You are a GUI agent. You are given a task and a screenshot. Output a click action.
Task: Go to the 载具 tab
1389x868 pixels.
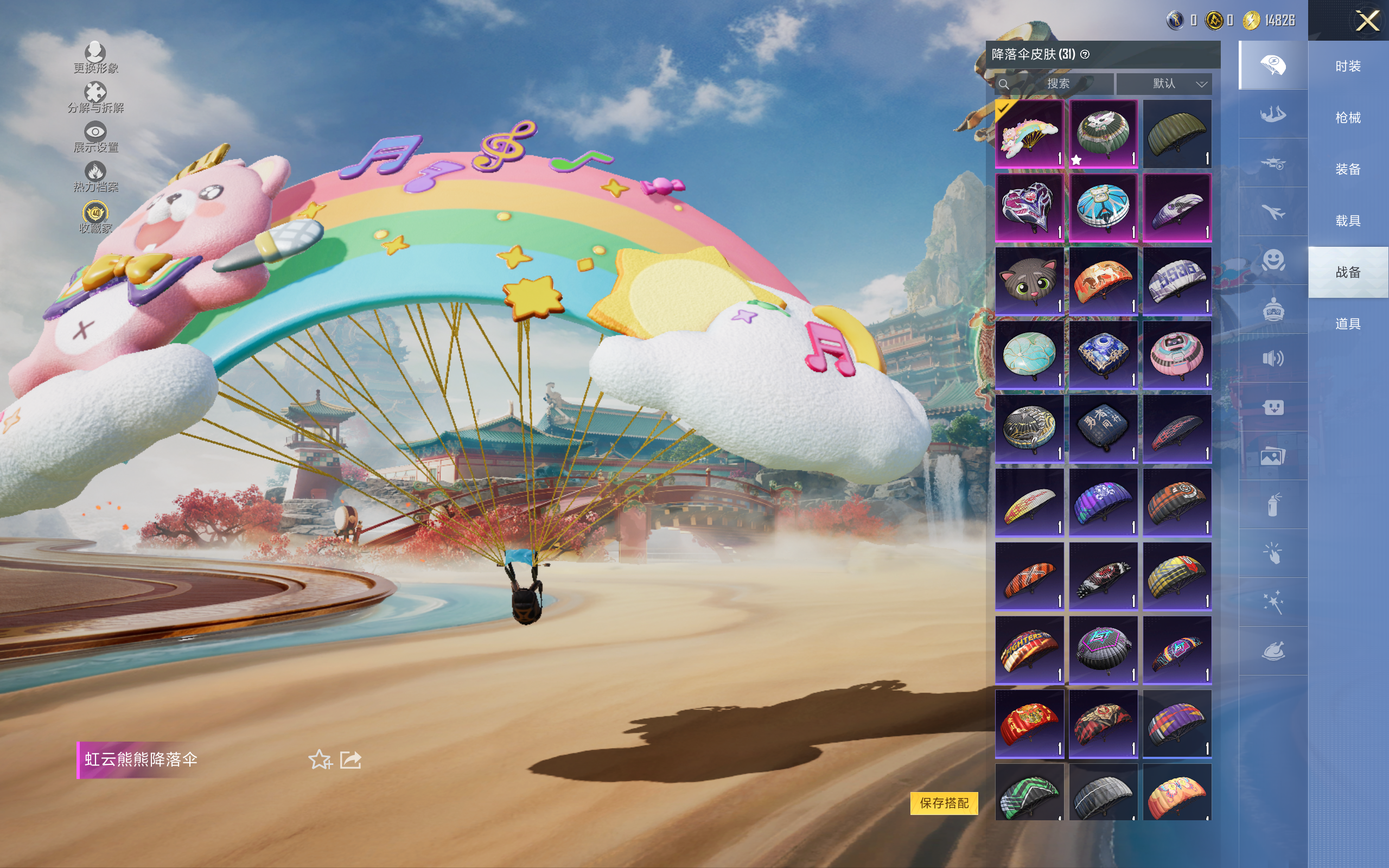[1348, 221]
